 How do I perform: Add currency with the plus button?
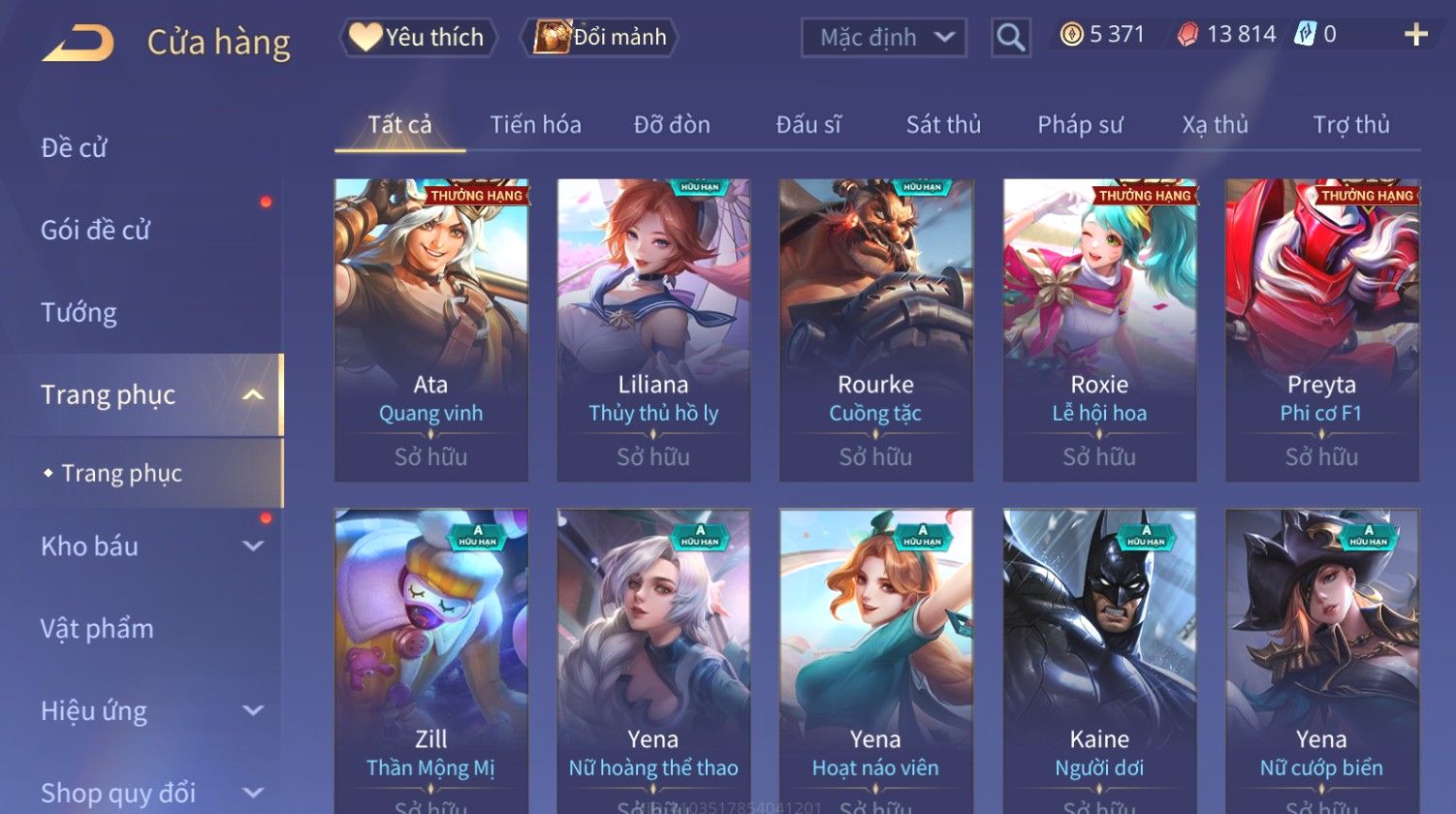[x=1415, y=35]
